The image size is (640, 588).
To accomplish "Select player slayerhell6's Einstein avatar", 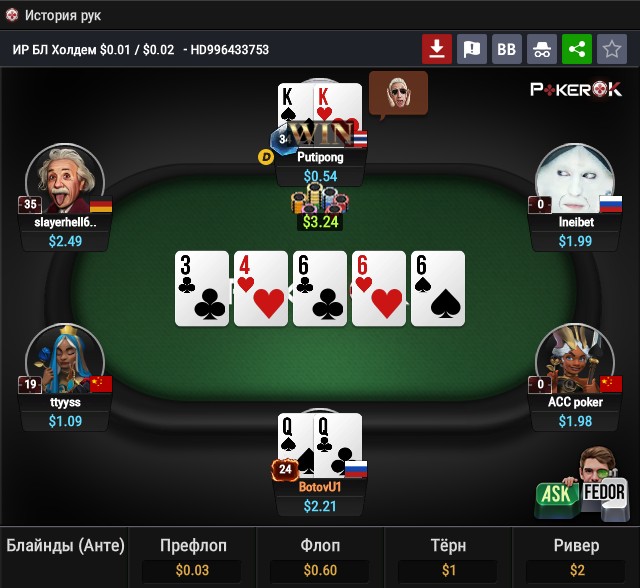I will point(63,180).
